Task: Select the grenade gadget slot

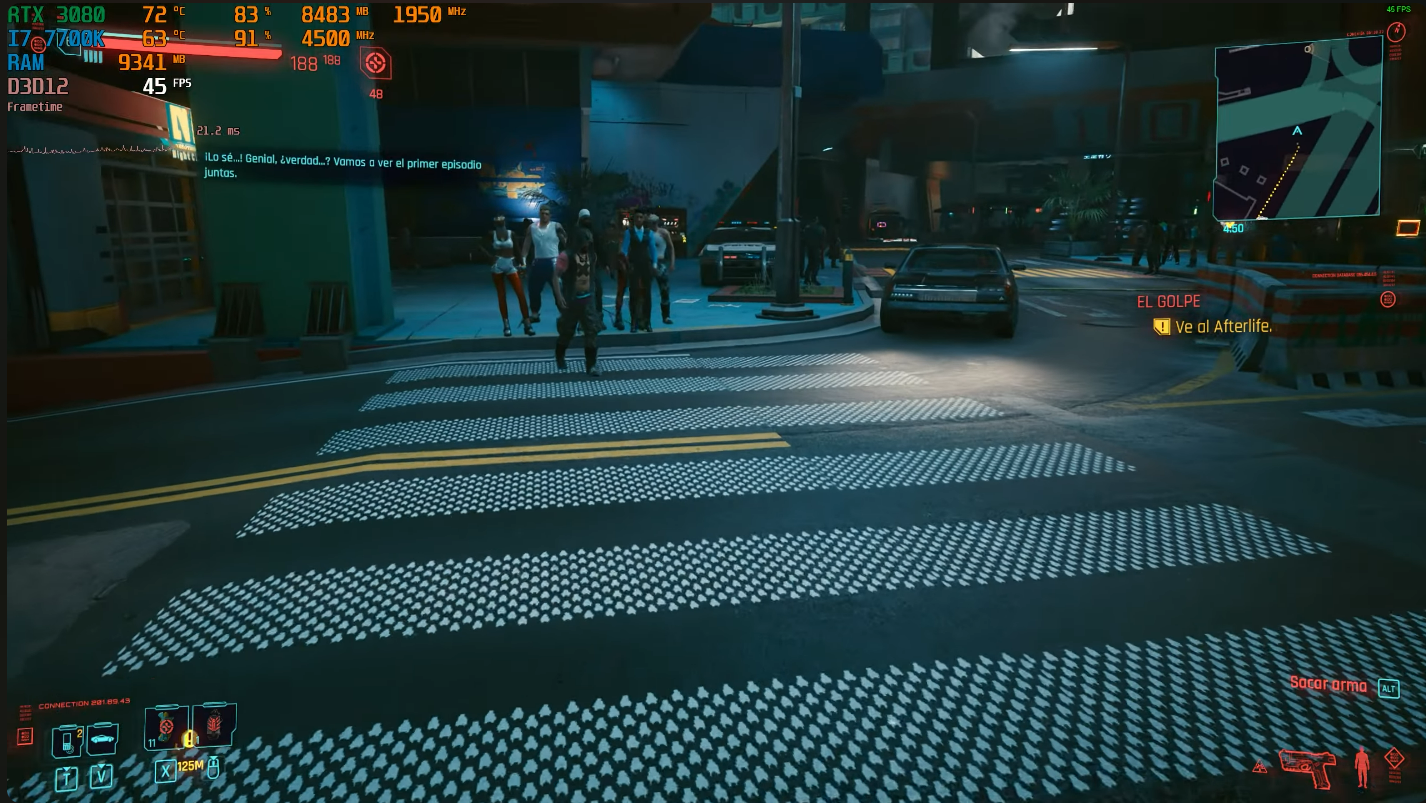Action: [213, 725]
